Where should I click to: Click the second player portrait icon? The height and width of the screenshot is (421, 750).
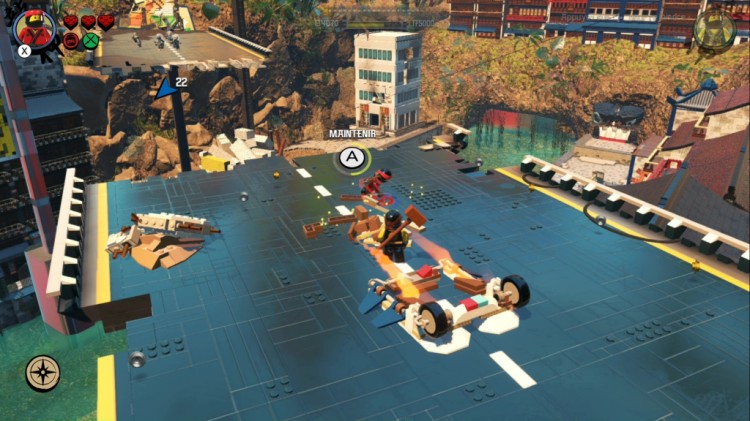point(714,29)
